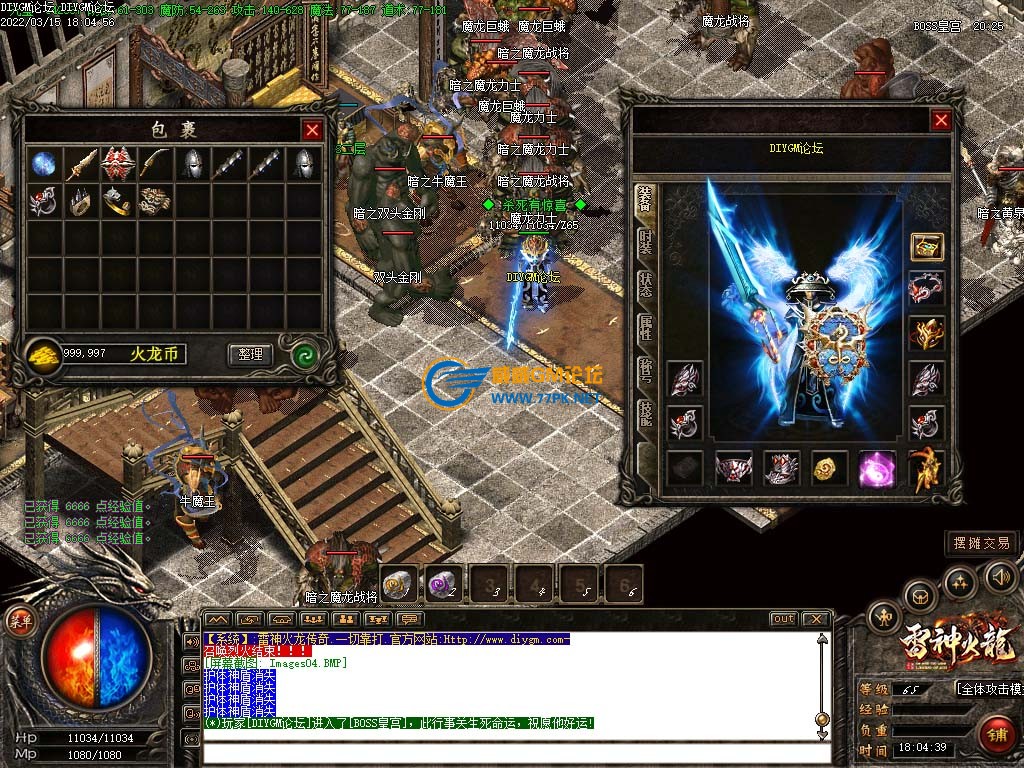The image size is (1024, 768).
Task: Select the golden helmet equipment slot
Action: point(926,333)
